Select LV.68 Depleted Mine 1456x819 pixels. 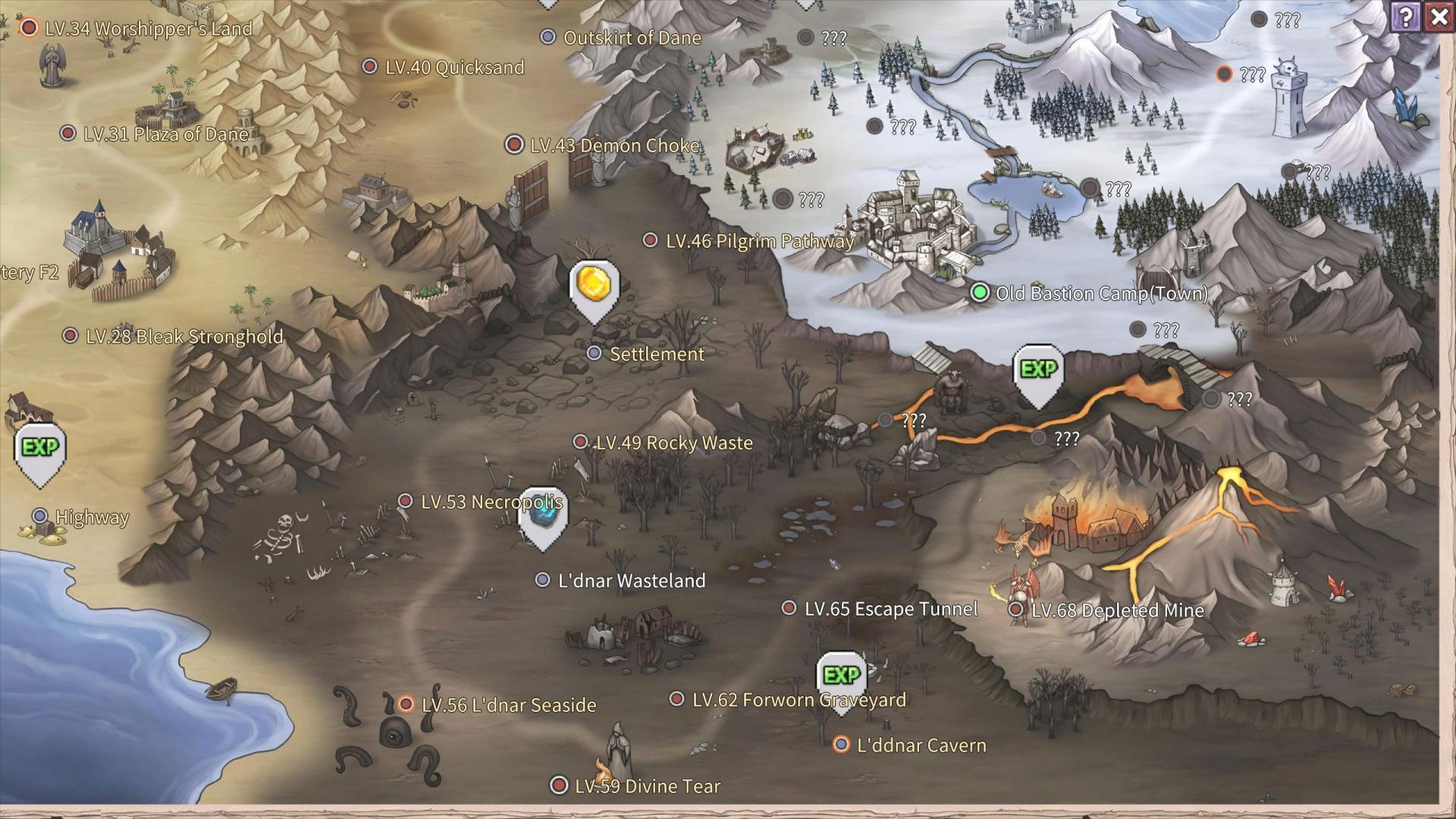[1016, 609]
